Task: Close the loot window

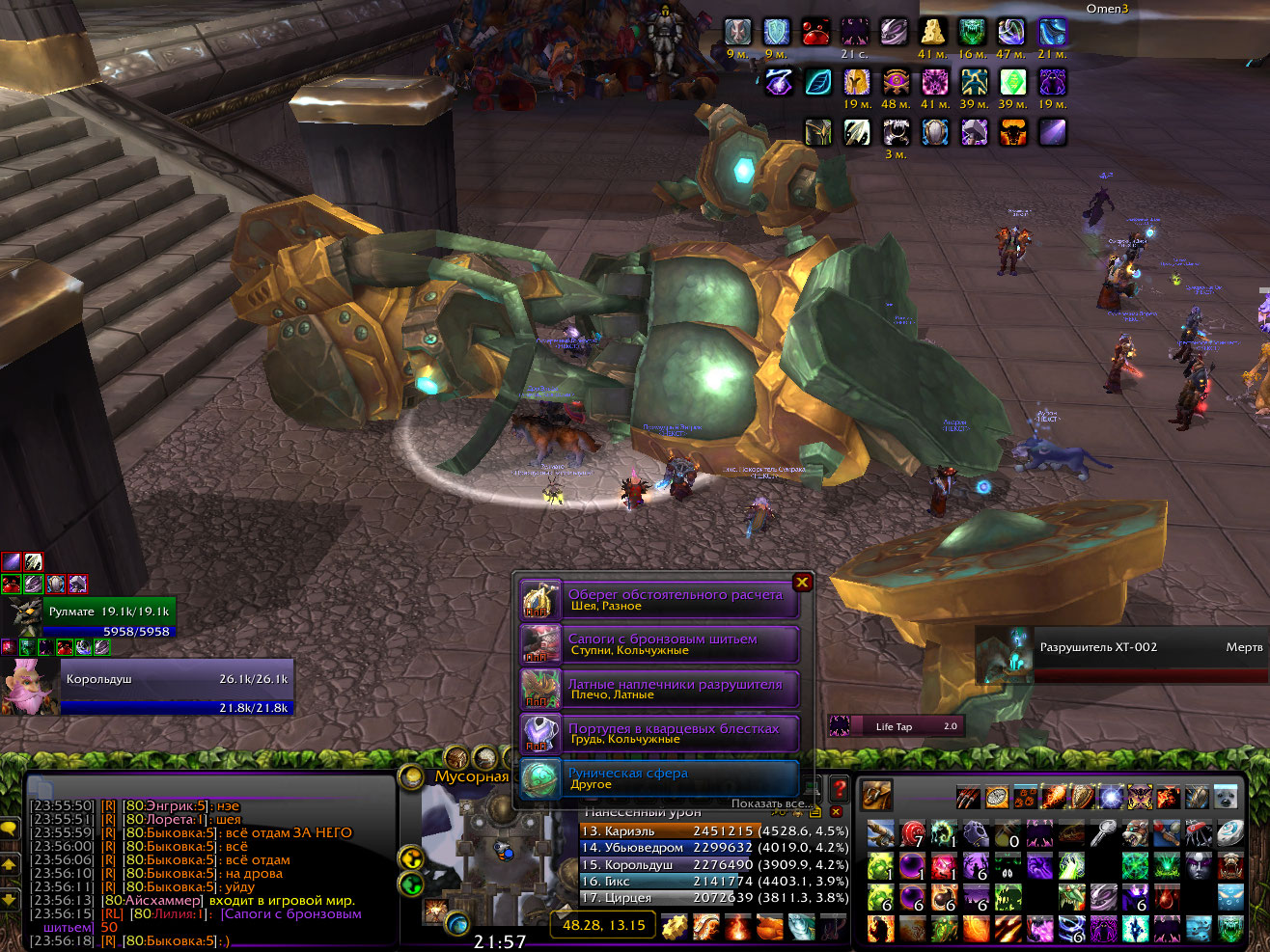Action: pyautogui.click(x=802, y=583)
